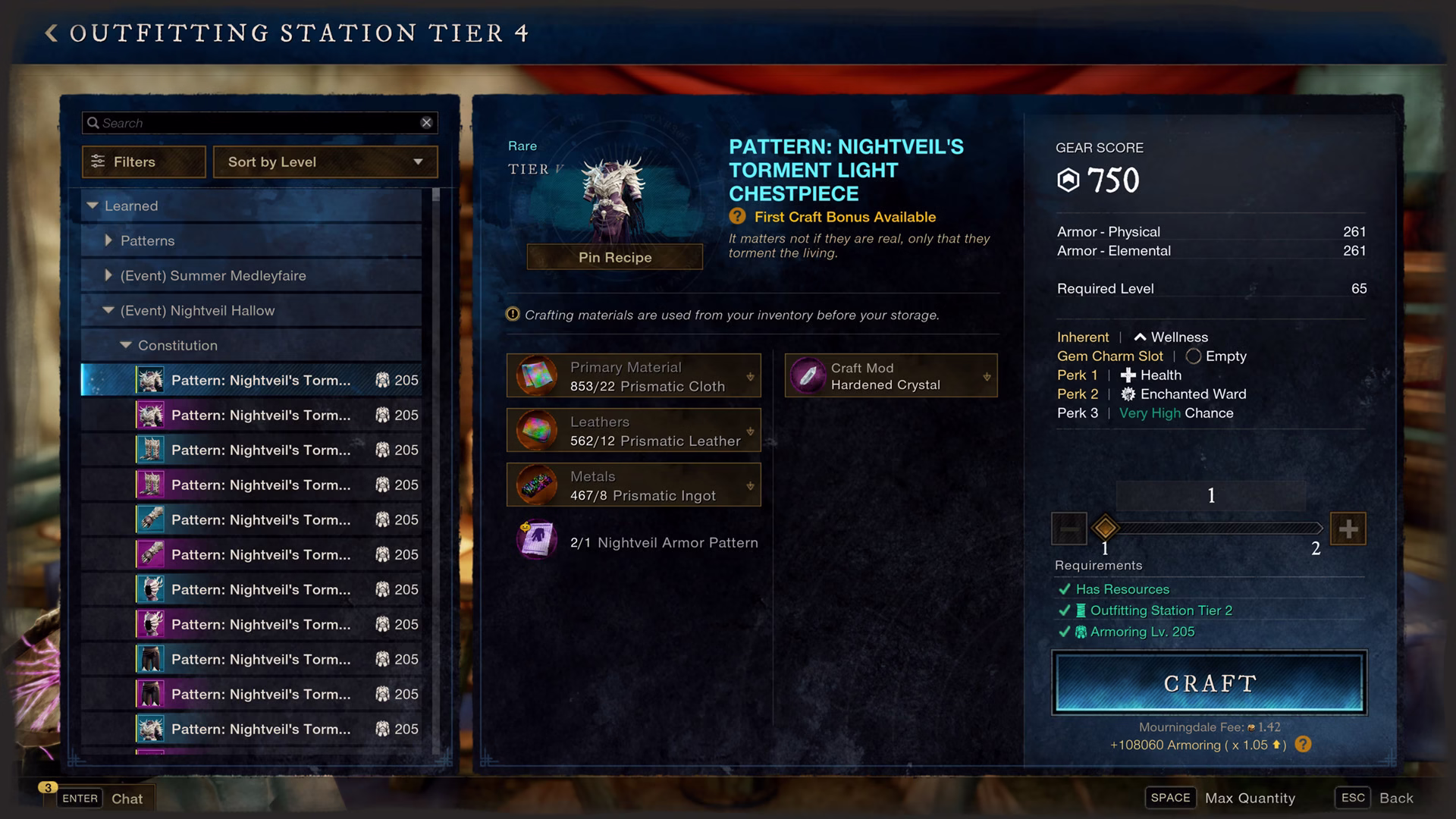Collapse the Nightveil Hallow event category
This screenshot has width=1456, height=819.
click(108, 310)
